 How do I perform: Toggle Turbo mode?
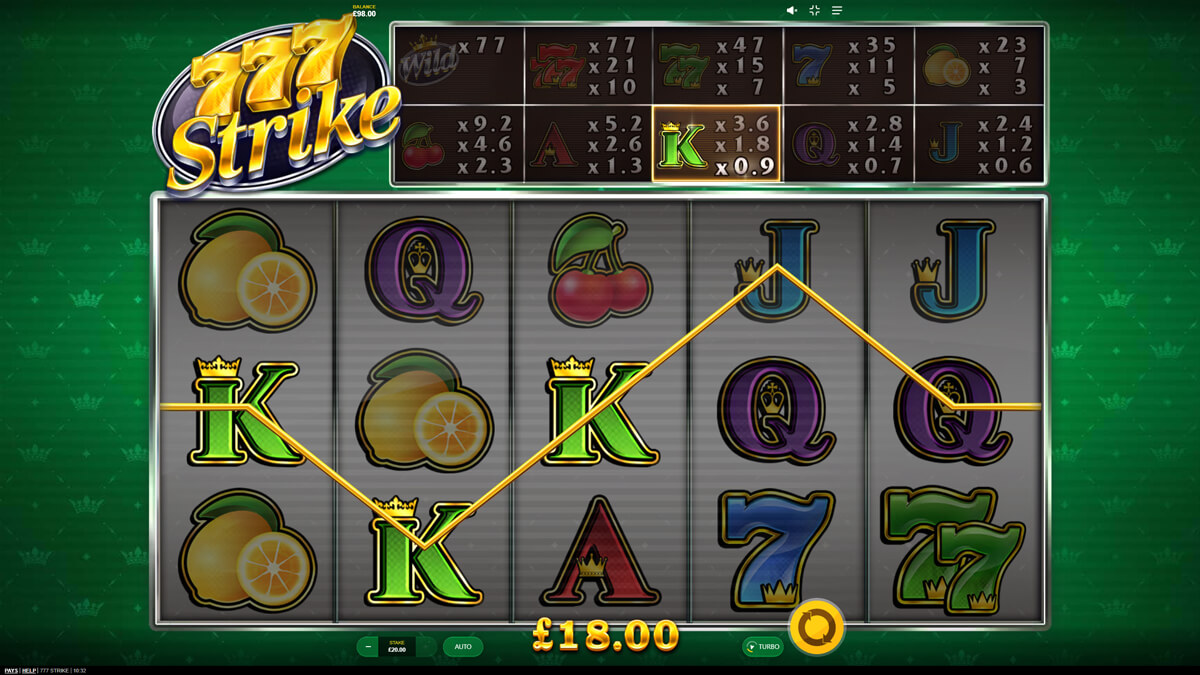[762, 647]
